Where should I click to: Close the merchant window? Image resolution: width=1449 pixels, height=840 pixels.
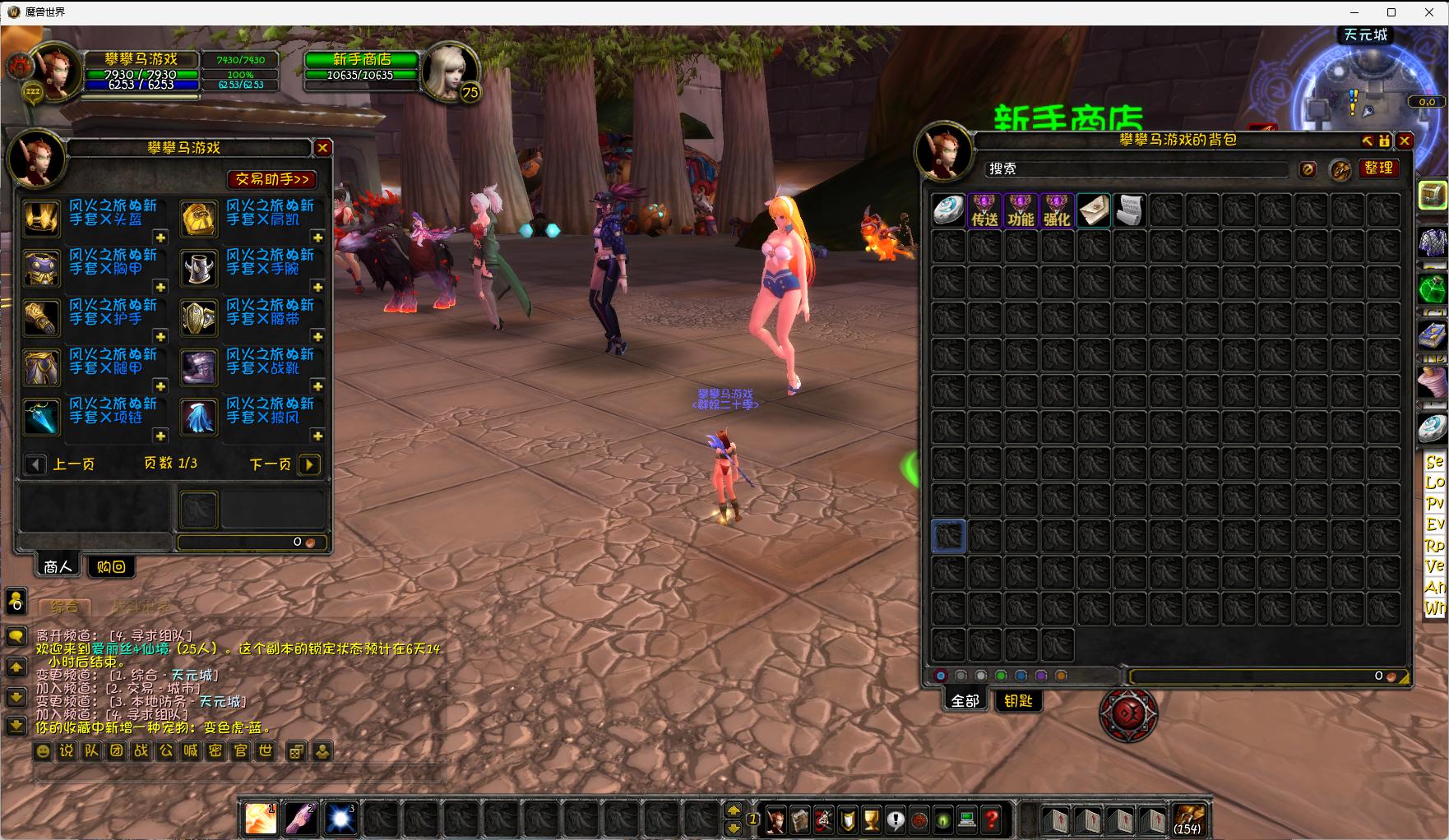(322, 148)
